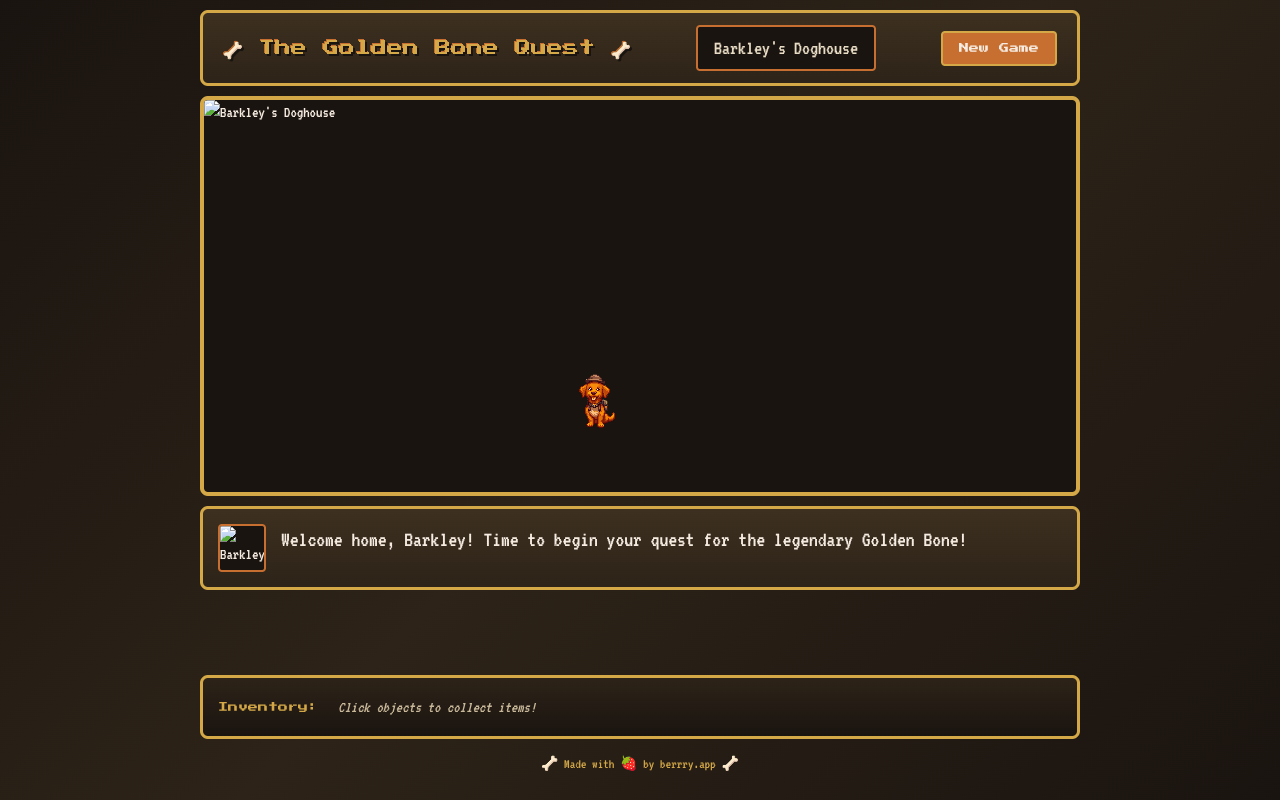This screenshot has height=800, width=1280.
Task: Click the welcome dialogue message
Action: click(623, 540)
